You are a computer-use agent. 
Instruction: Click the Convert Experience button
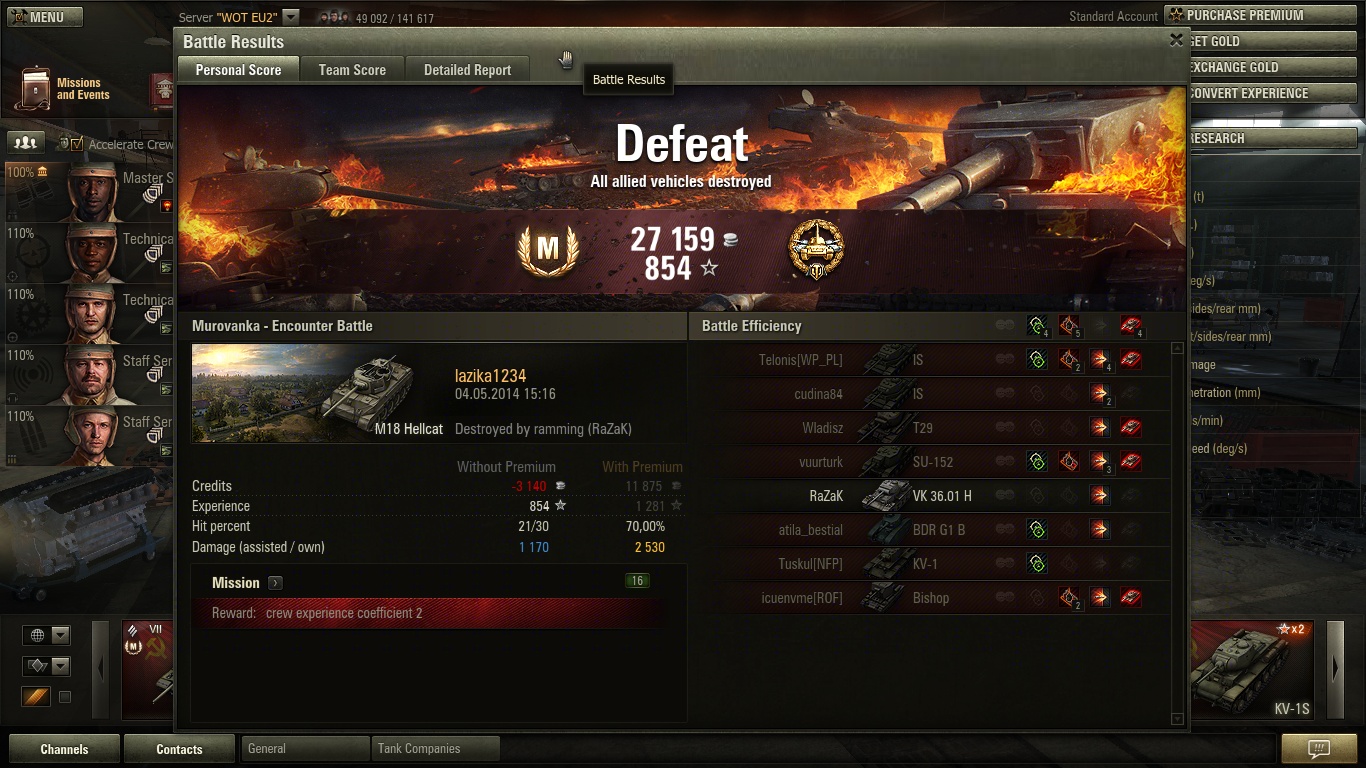coord(1270,93)
